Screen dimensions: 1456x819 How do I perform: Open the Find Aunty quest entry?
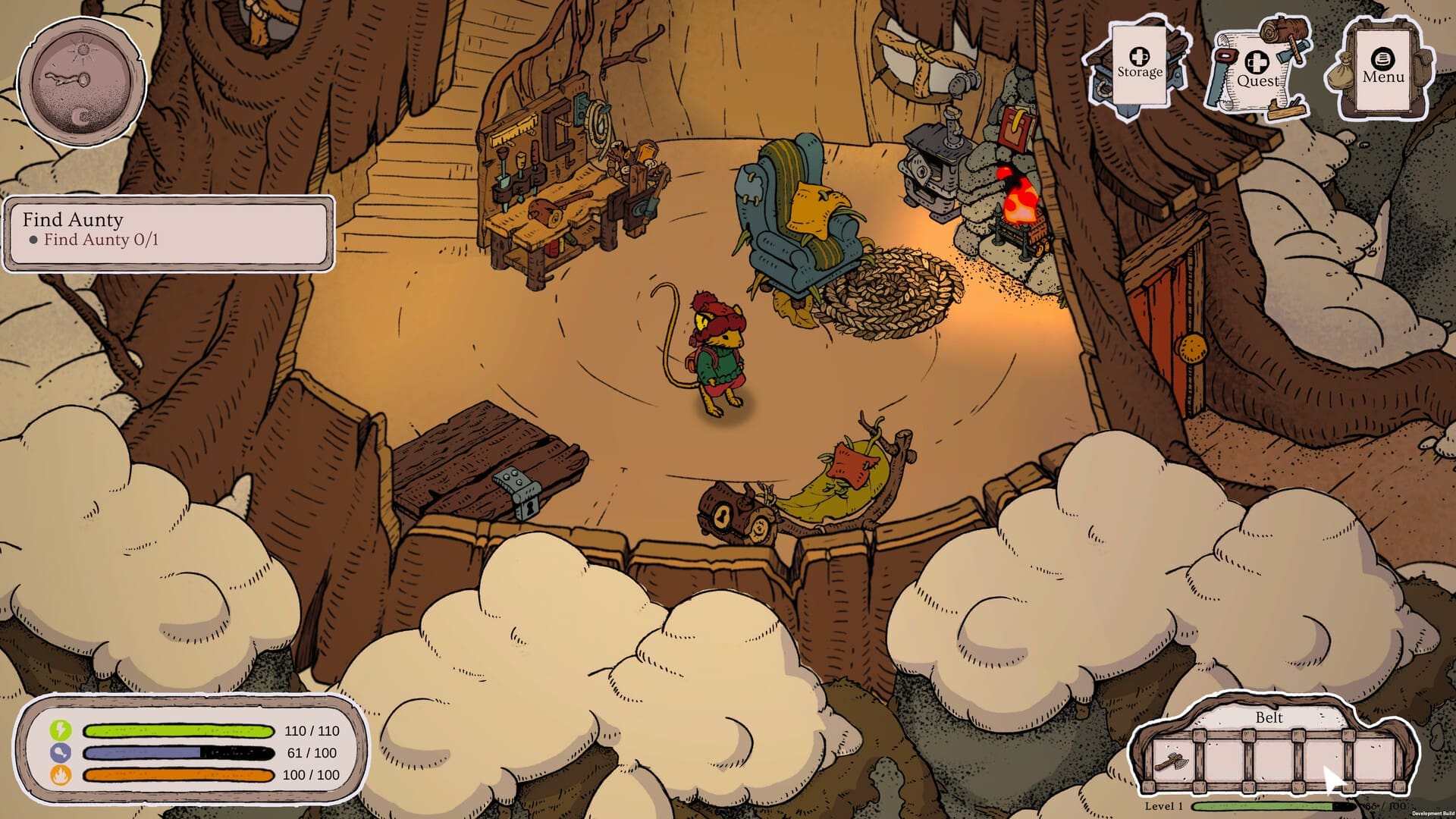click(x=74, y=220)
